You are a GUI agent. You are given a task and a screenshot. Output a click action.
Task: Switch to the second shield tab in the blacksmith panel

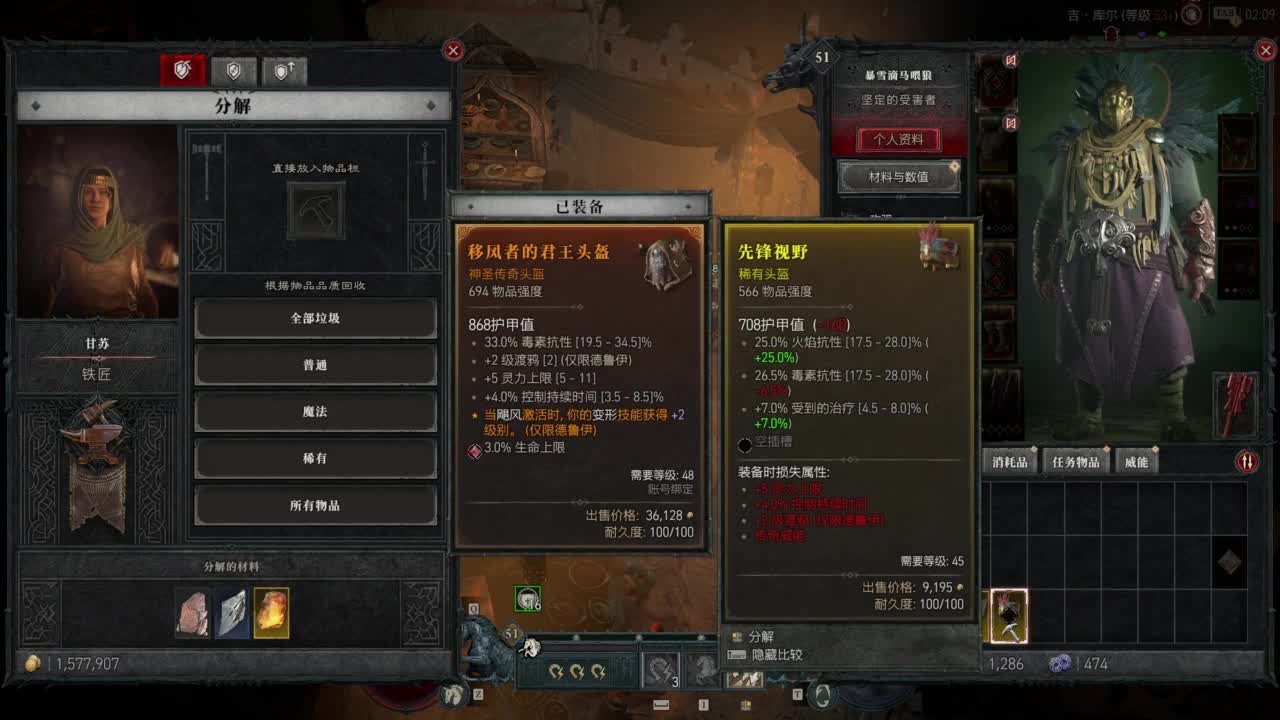click(234, 70)
